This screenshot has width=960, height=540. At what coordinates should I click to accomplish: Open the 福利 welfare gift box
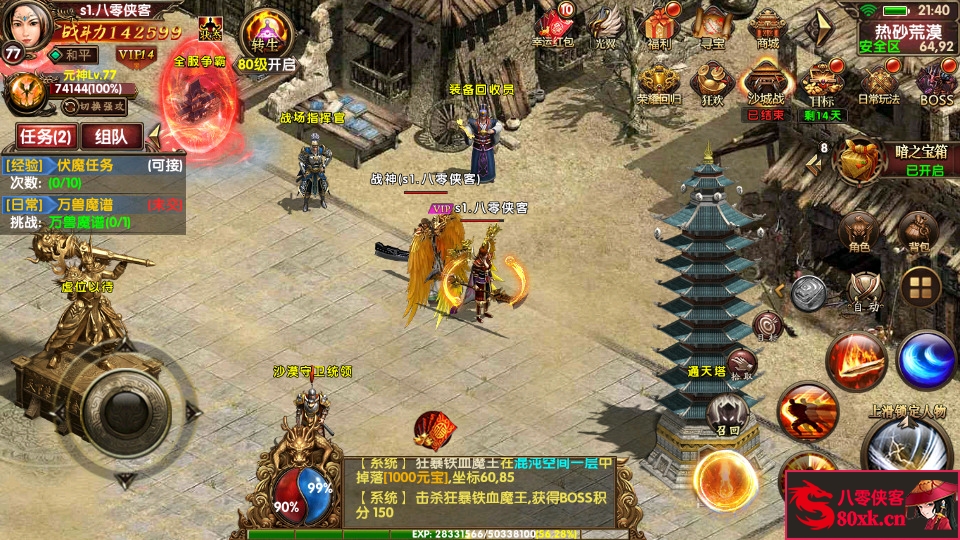pyautogui.click(x=659, y=26)
